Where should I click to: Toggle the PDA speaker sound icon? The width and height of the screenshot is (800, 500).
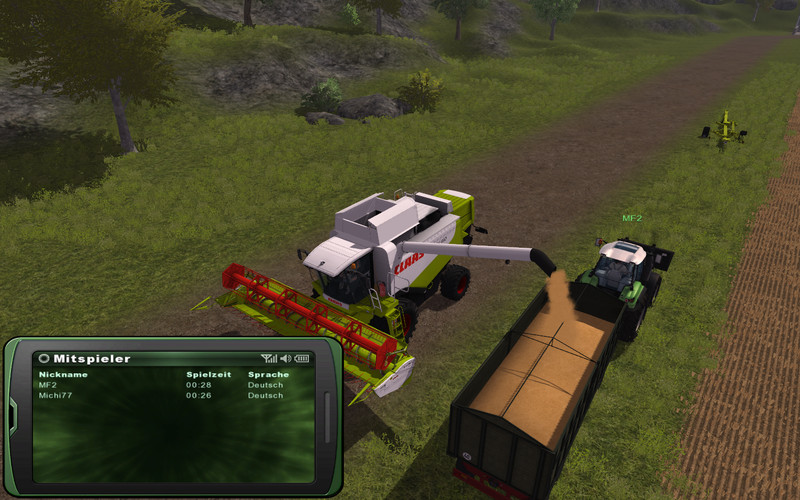(x=285, y=358)
